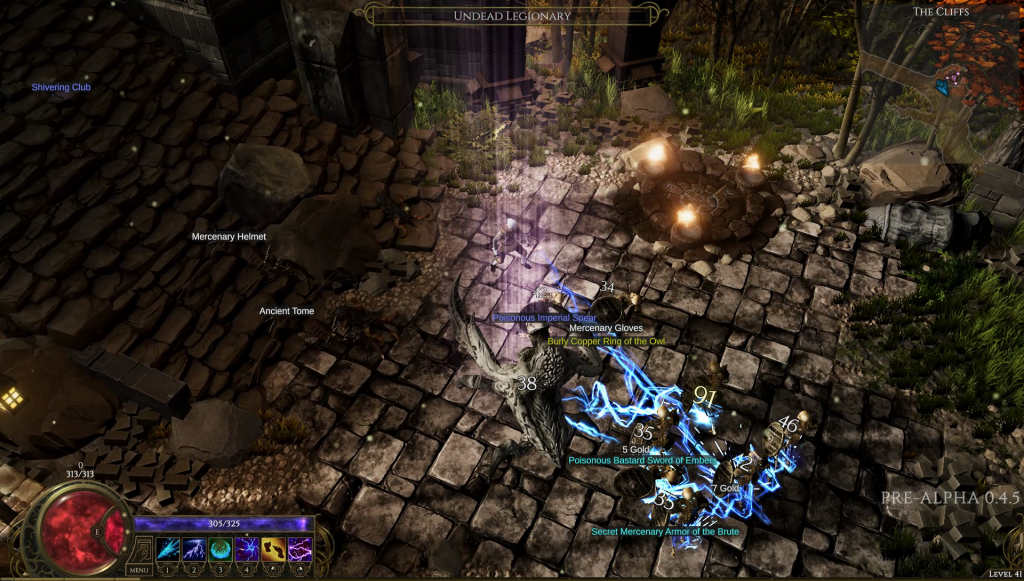Pick up the Poisonous Imperial Spear label

tap(544, 318)
